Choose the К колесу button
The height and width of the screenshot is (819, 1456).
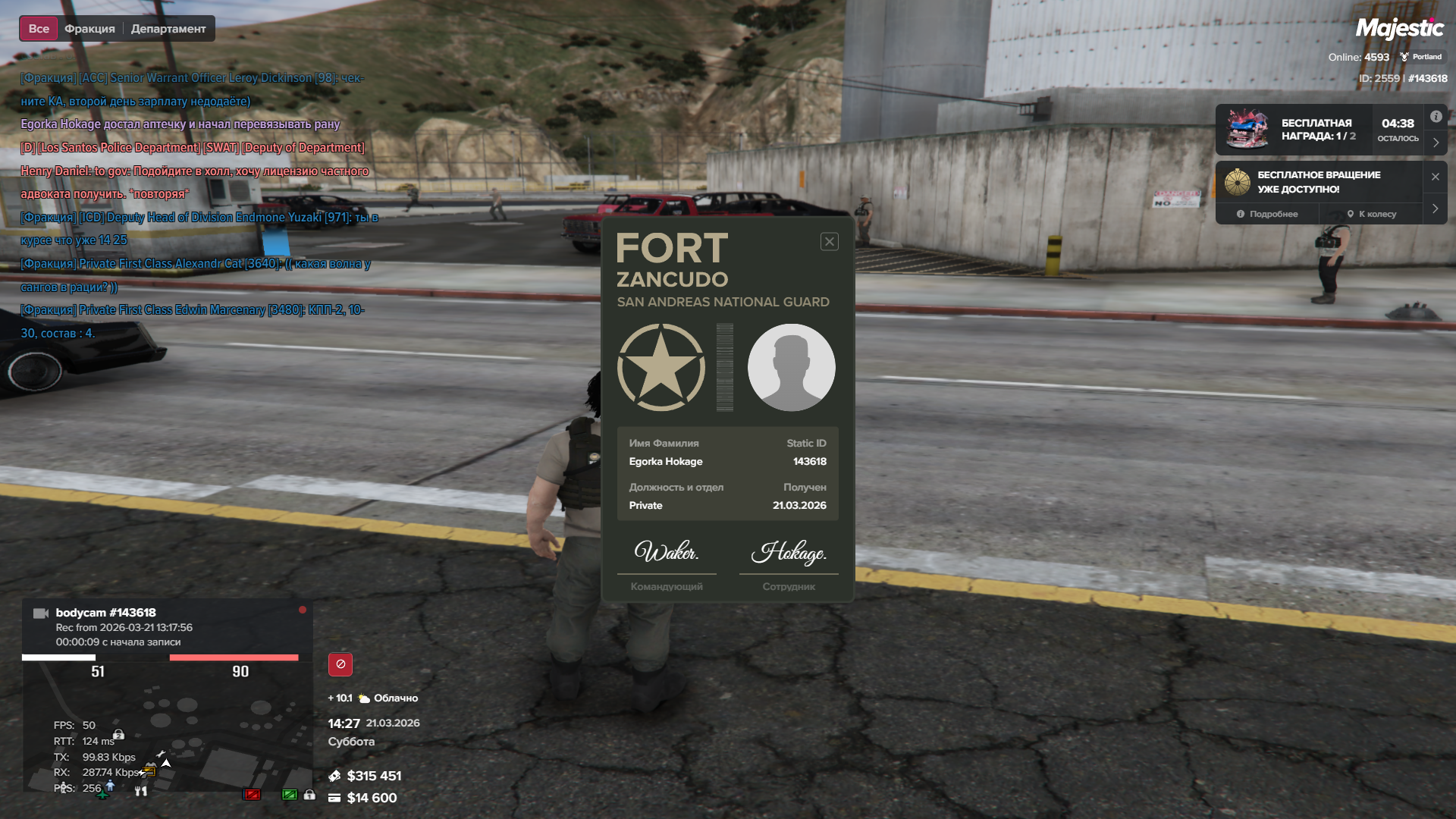(1371, 215)
